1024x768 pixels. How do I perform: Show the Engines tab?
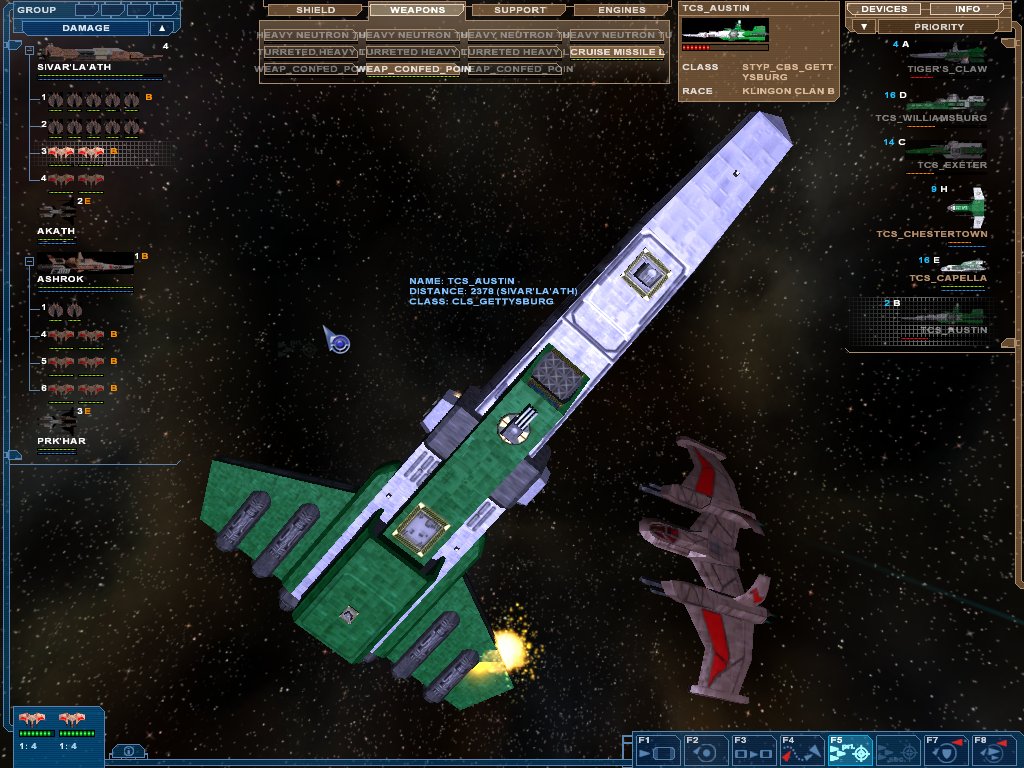621,10
